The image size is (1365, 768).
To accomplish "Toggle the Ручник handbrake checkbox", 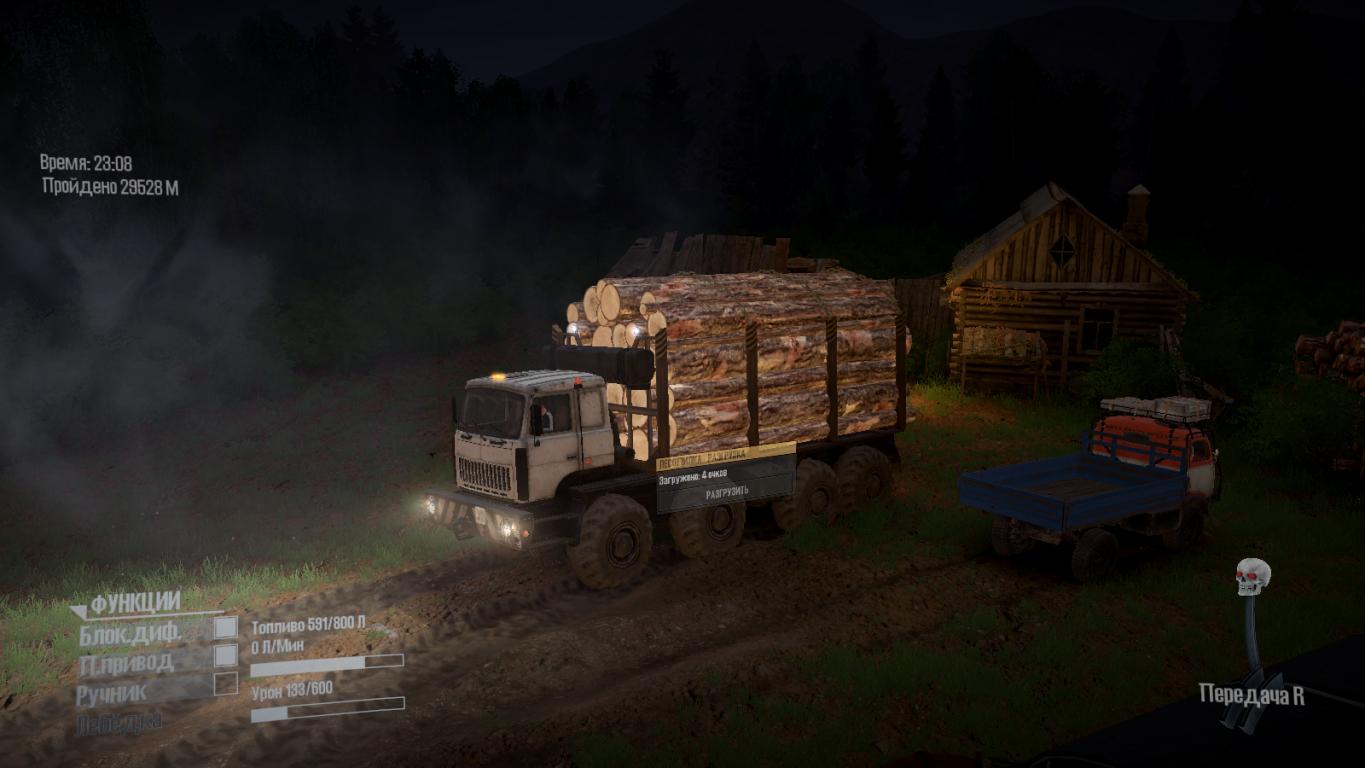I will tap(226, 683).
